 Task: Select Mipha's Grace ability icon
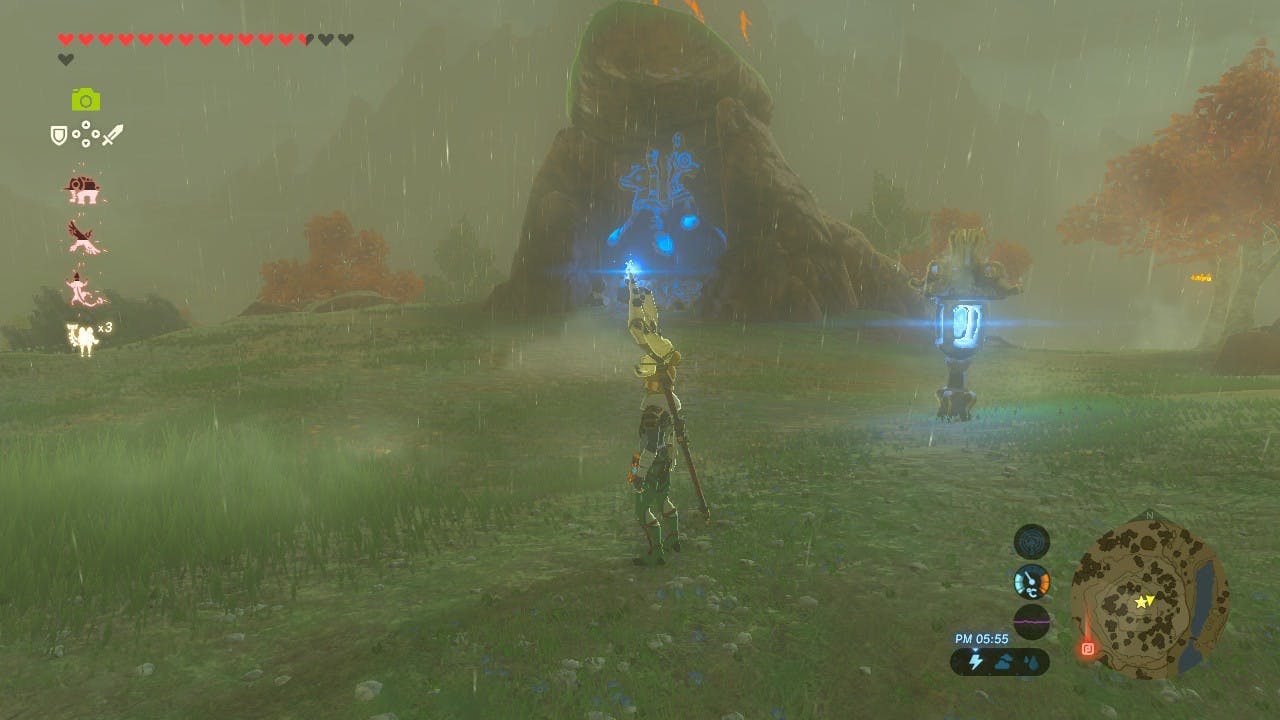coord(83,288)
